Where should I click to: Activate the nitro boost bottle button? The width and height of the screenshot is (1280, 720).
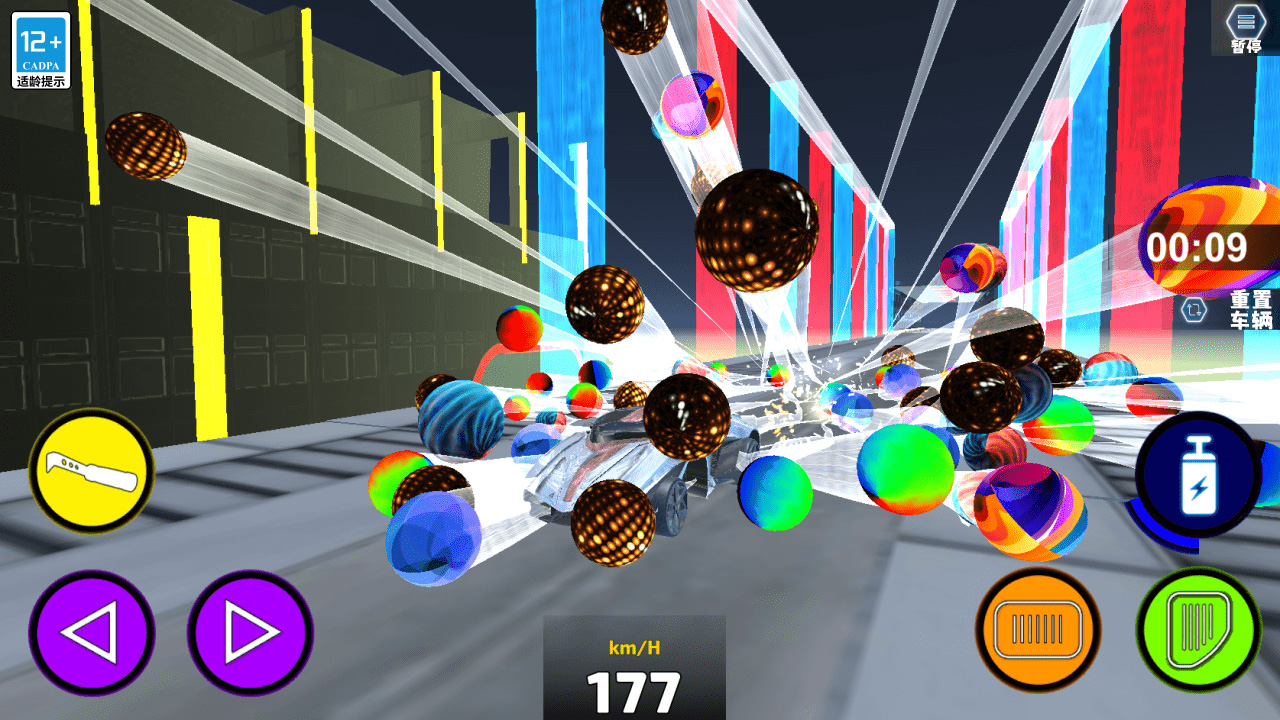click(x=1196, y=475)
